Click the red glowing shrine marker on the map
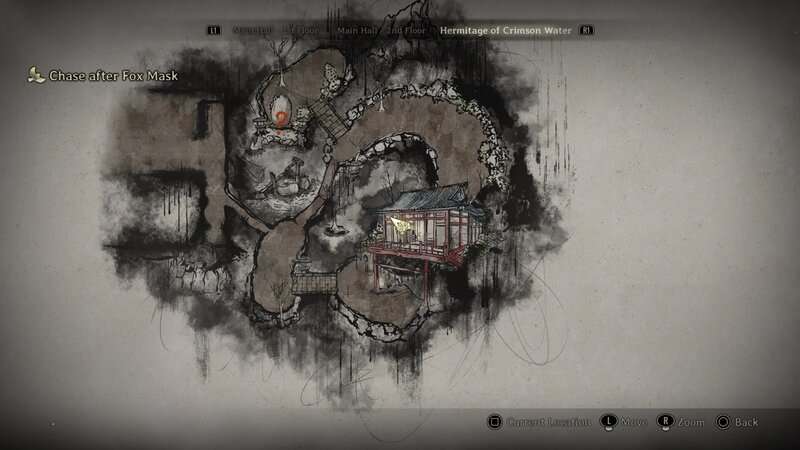 coord(283,118)
